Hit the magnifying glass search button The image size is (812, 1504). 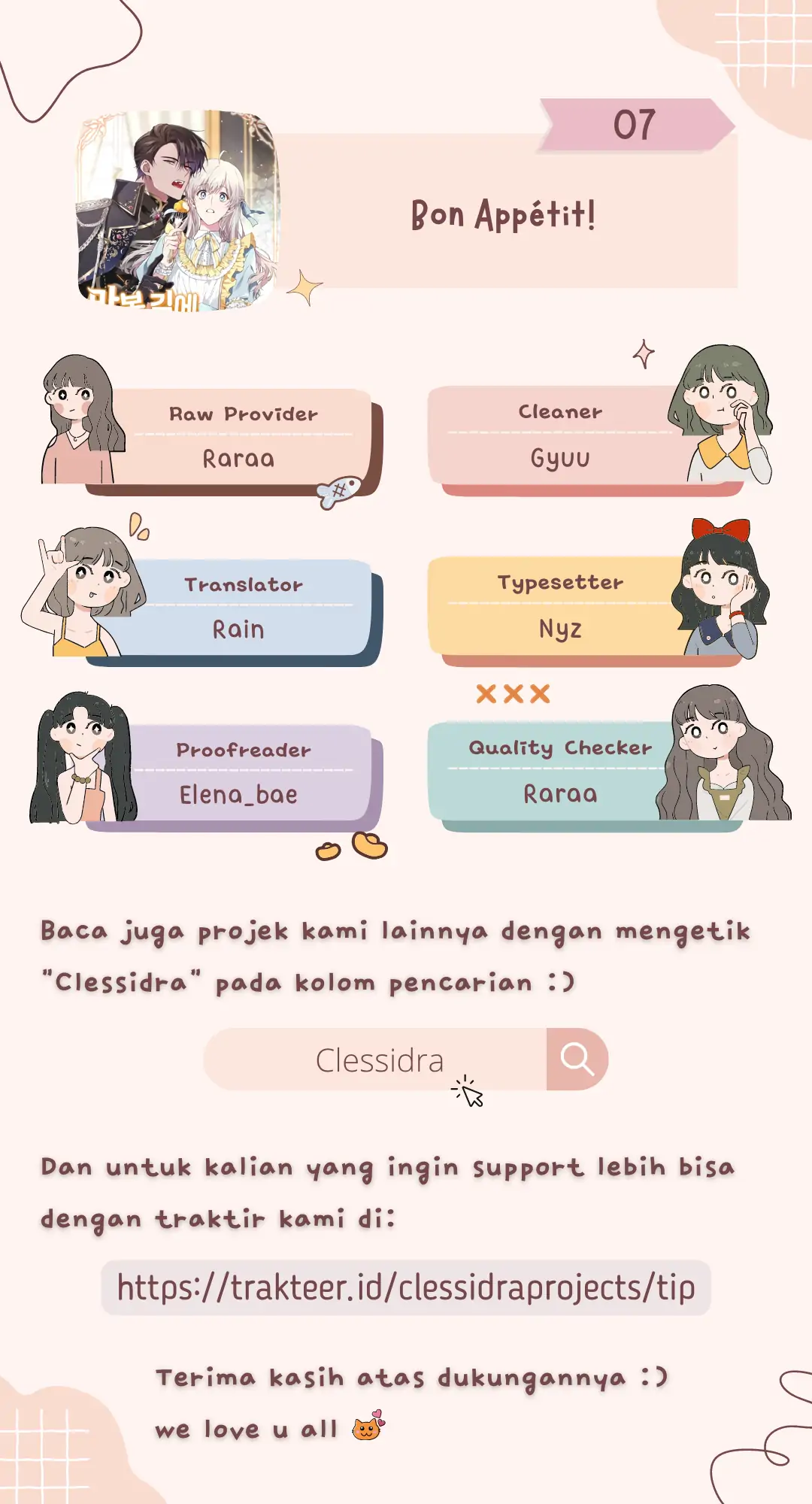click(577, 1060)
